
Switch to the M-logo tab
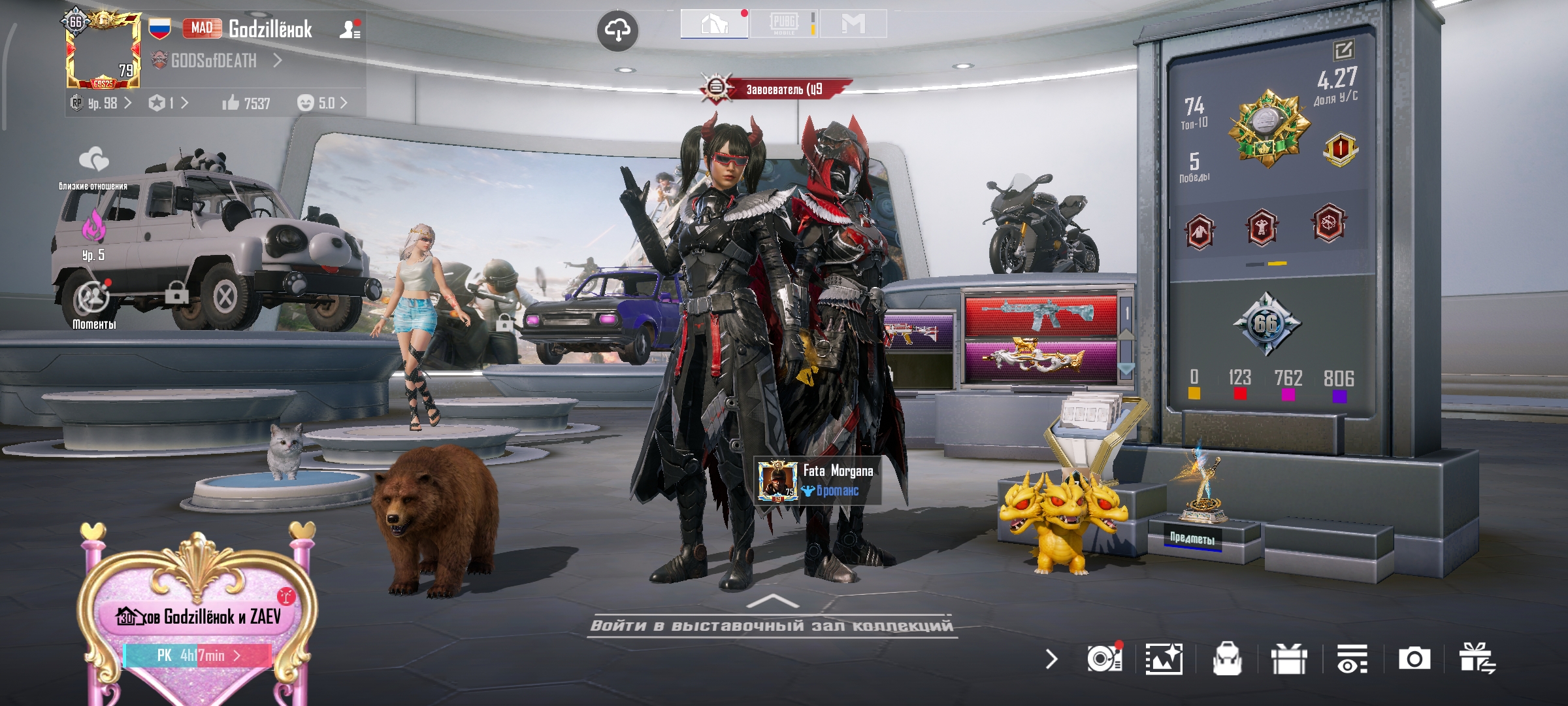pos(853,24)
